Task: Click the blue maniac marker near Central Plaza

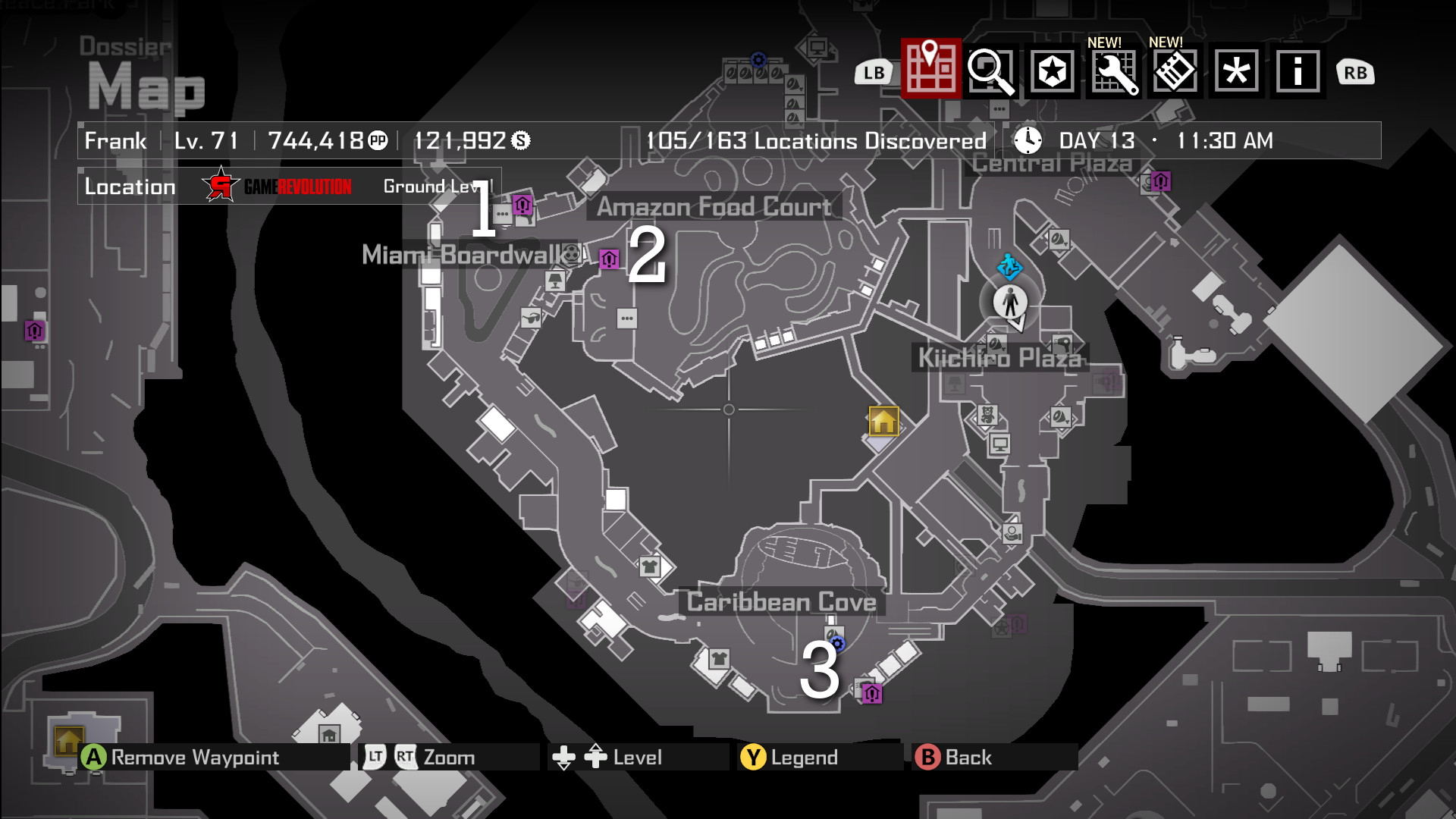Action: coord(1009,268)
